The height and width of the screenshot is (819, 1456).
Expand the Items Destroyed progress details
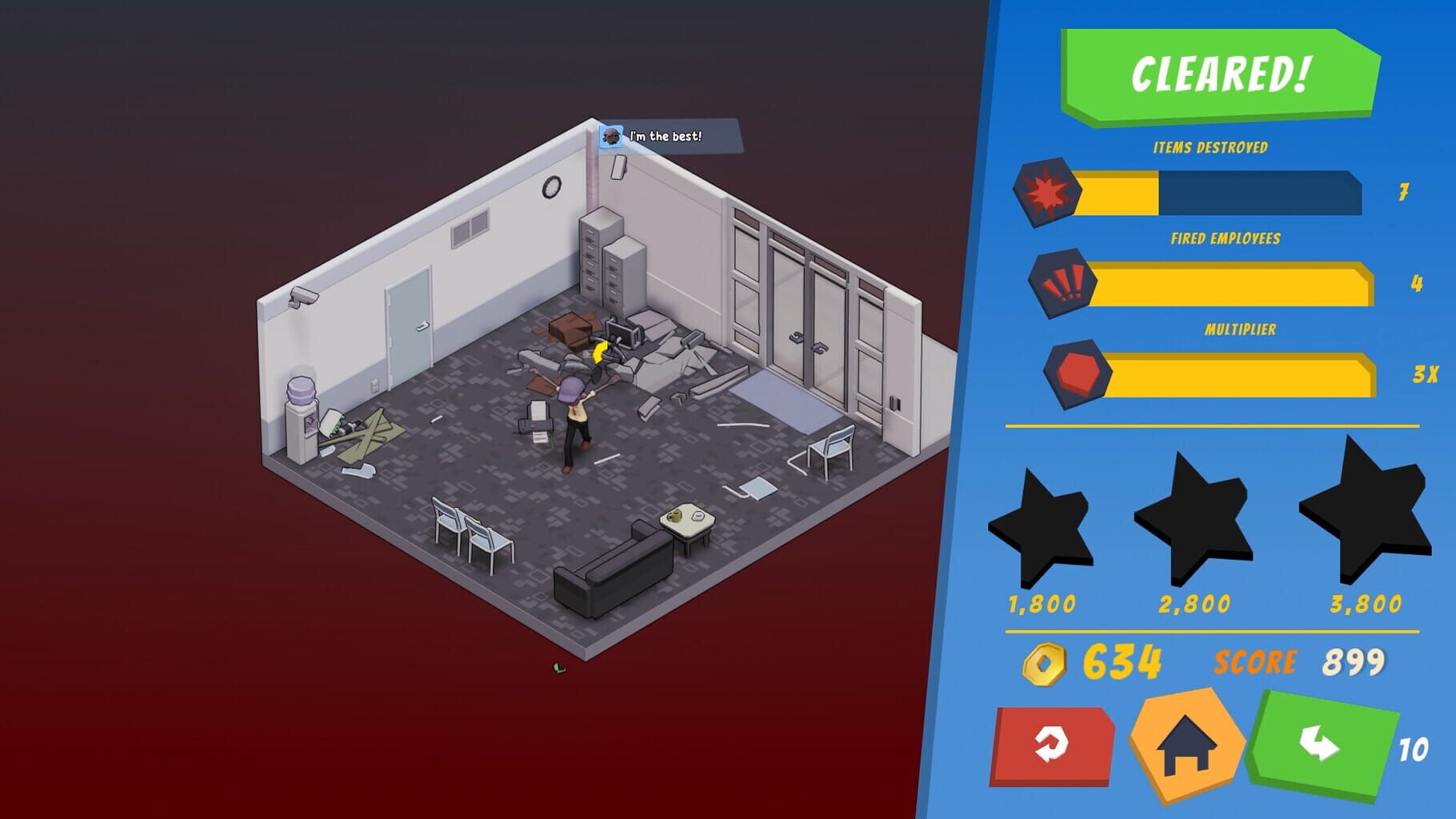(1216, 193)
